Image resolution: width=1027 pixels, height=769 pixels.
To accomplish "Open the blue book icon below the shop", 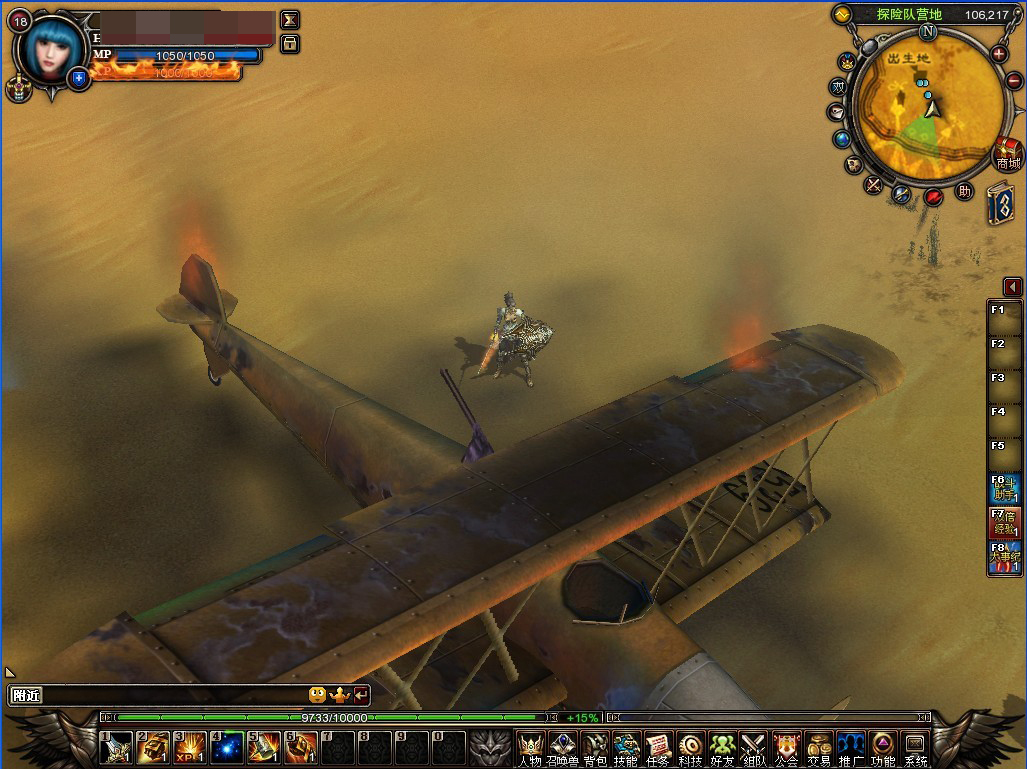I will [1001, 203].
